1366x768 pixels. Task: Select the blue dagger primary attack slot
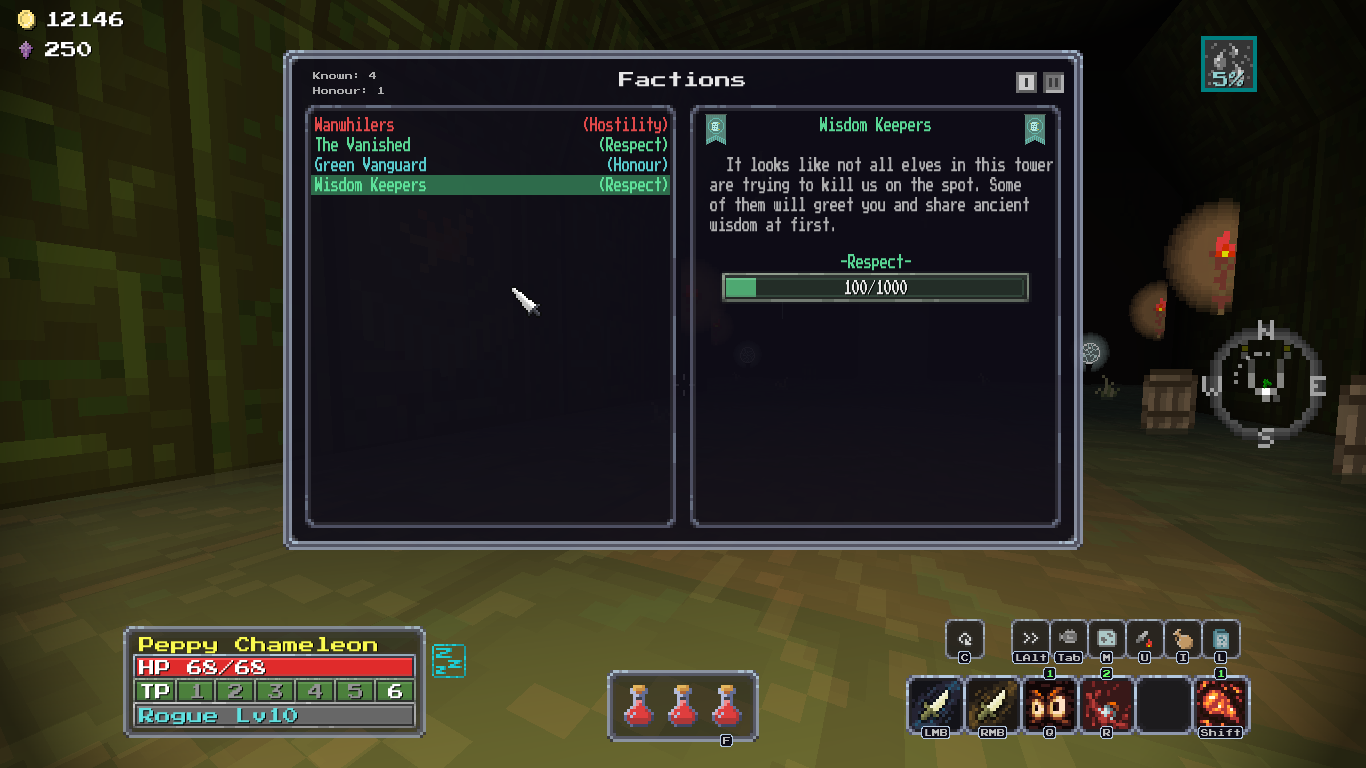pos(937,705)
